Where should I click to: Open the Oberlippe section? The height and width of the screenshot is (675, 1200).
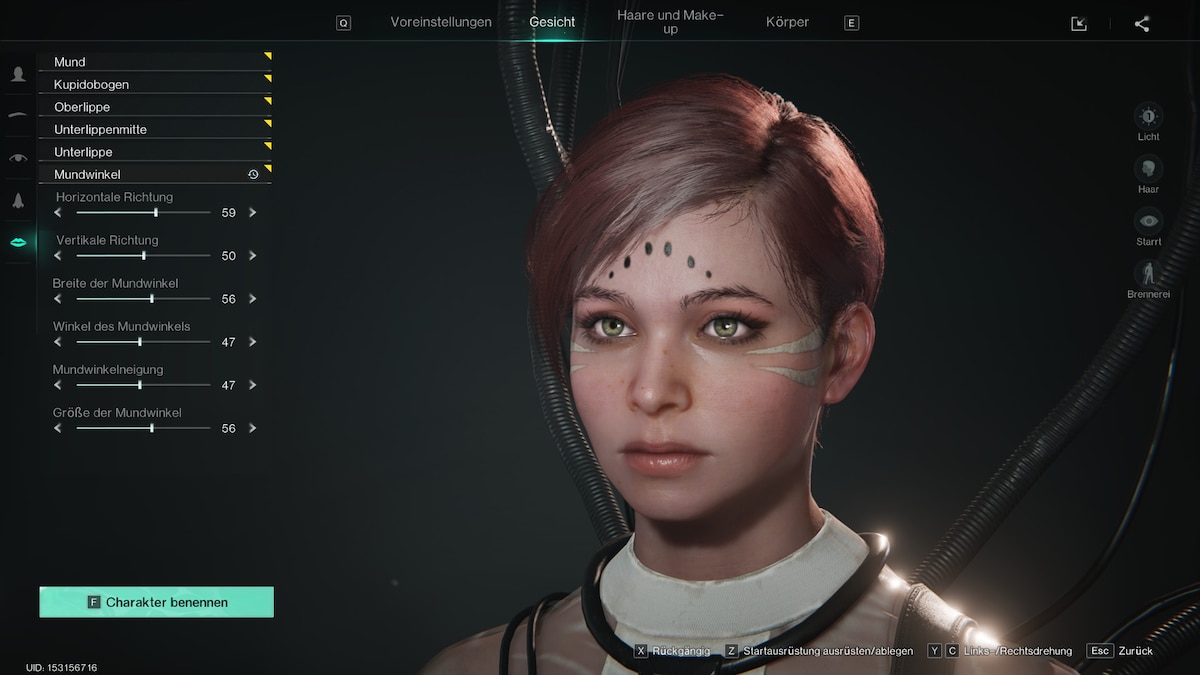155,107
